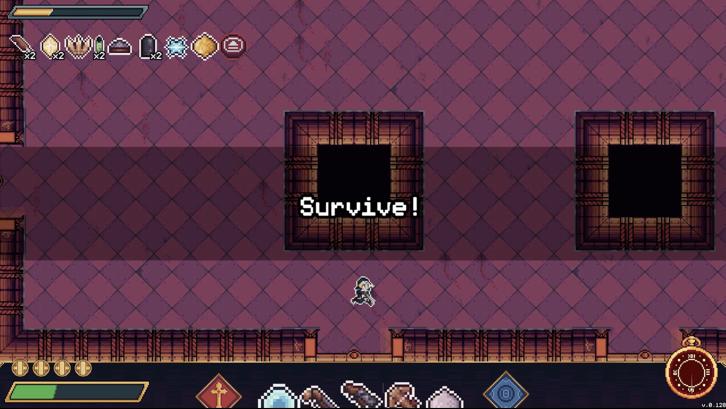Click the round red badge icon
This screenshot has width=726, height=409.
[x=232, y=45]
